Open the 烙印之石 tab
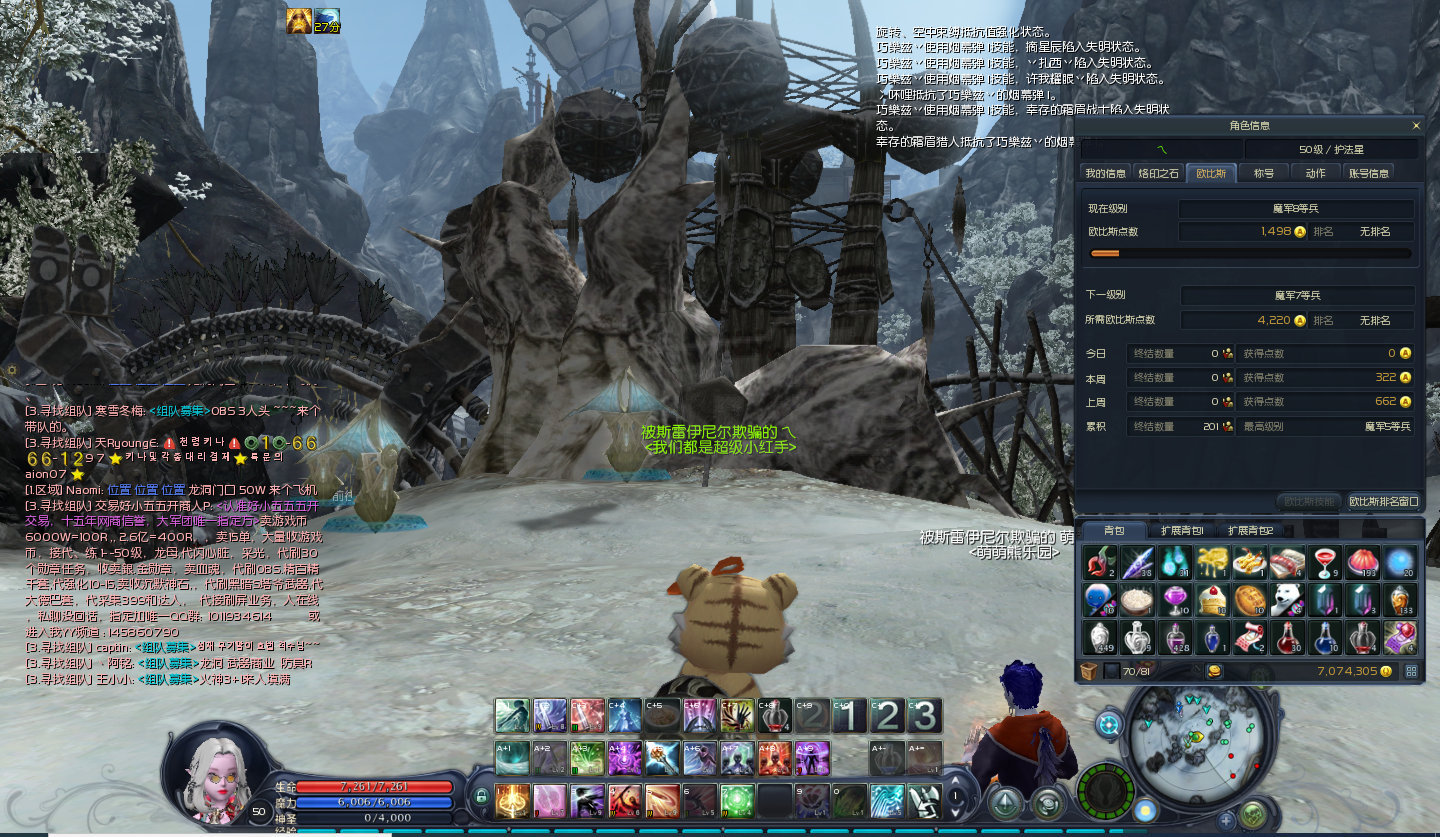 1159,173
